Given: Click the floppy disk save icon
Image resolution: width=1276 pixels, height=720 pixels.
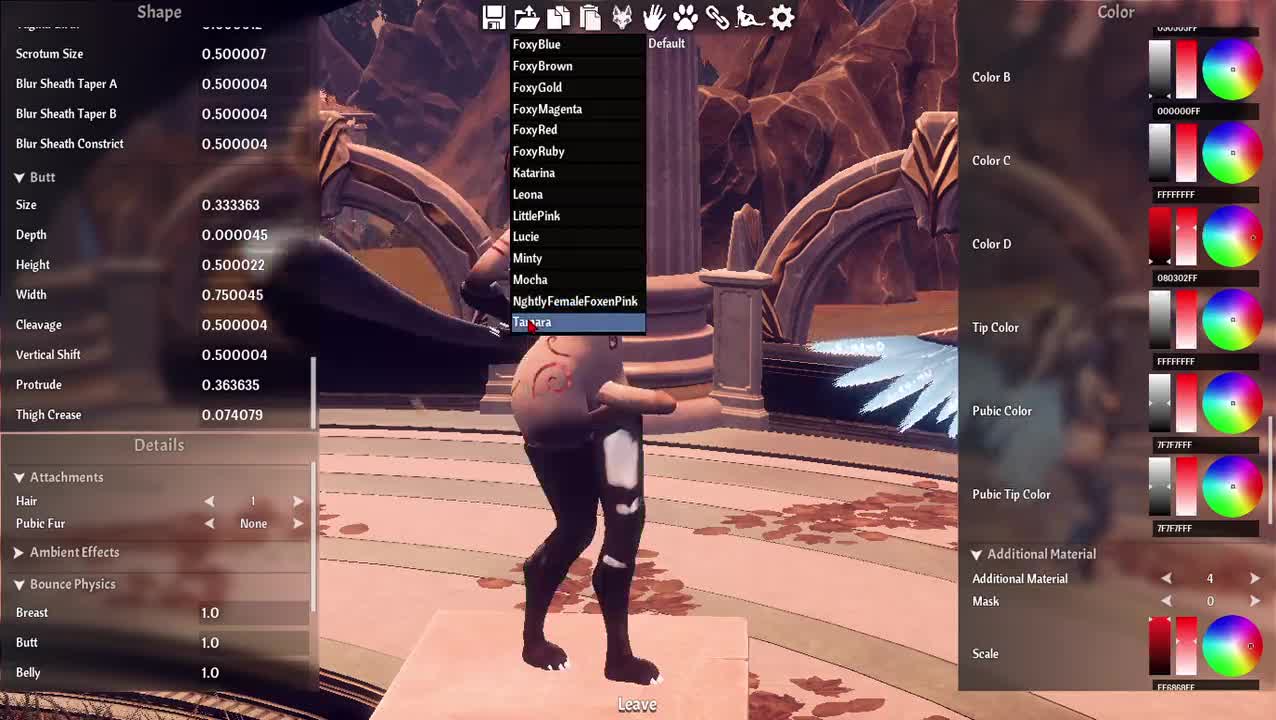Looking at the screenshot, I should 493,17.
